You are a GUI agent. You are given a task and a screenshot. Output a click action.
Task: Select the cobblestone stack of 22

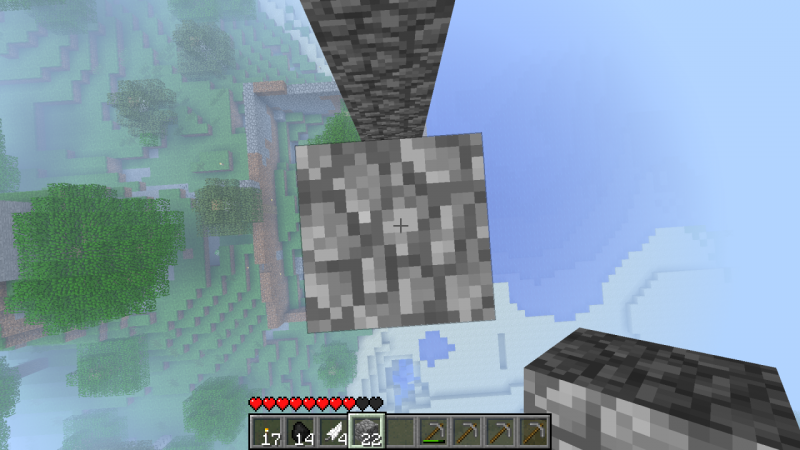pos(367,432)
